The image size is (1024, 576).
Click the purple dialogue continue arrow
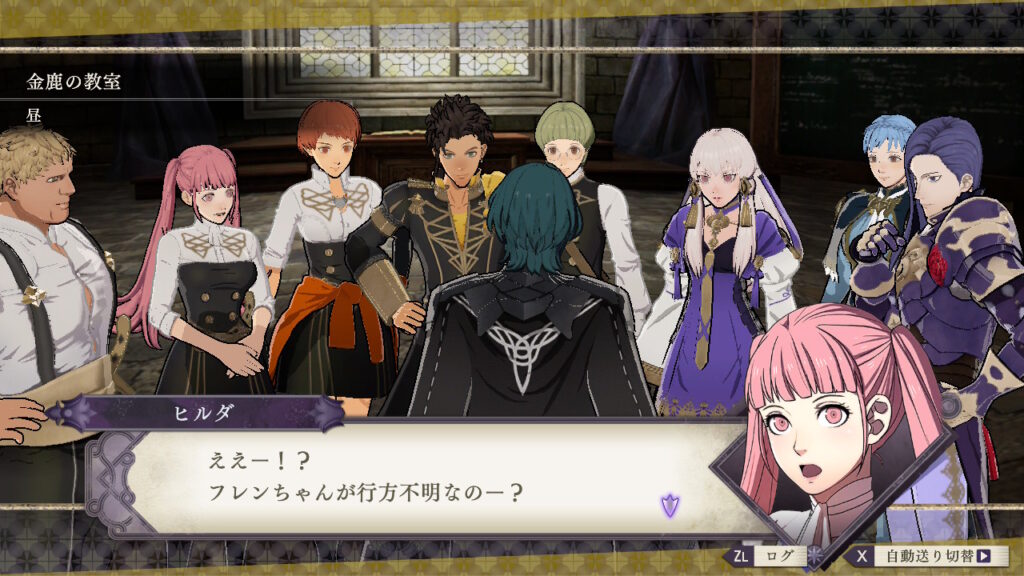[x=669, y=505]
